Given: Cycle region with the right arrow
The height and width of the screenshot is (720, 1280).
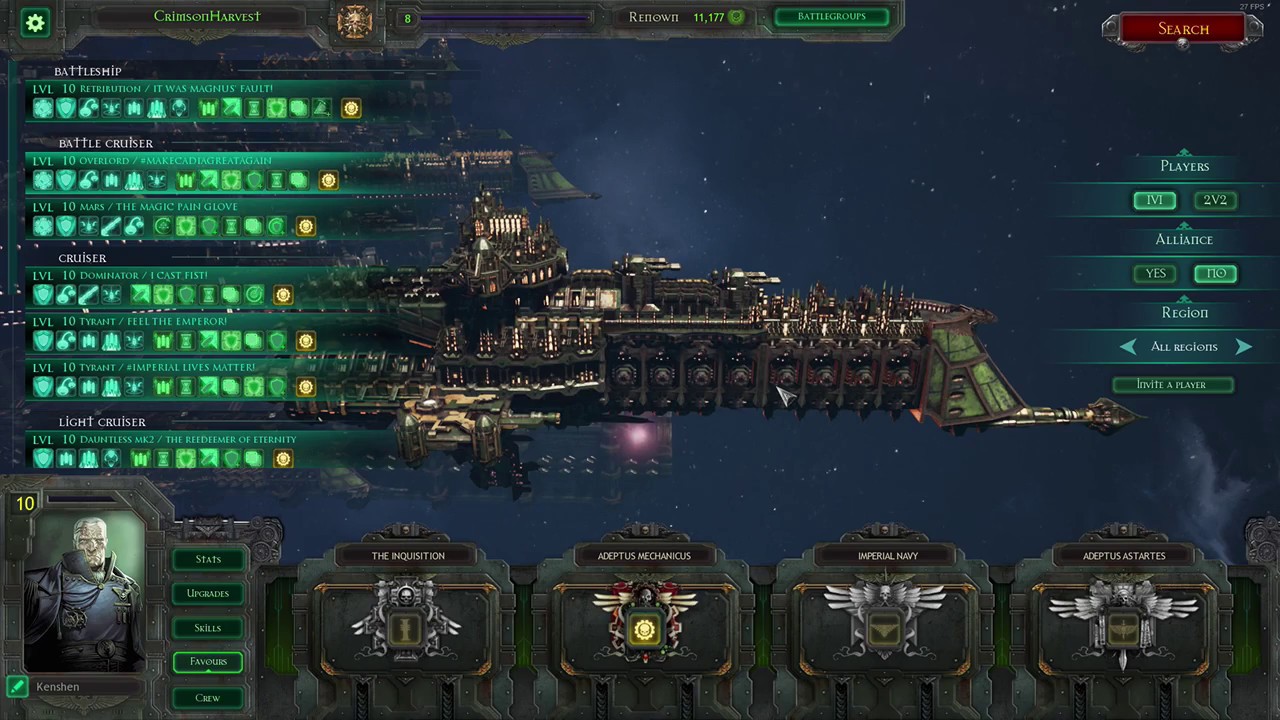Looking at the screenshot, I should 1243,346.
